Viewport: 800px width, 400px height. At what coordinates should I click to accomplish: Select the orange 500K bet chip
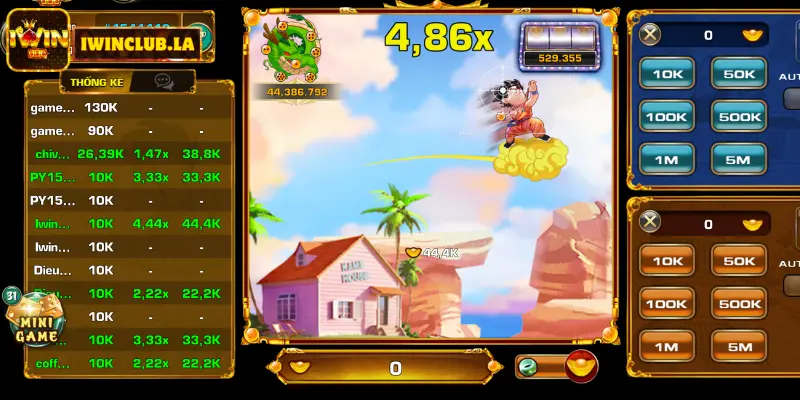point(738,304)
